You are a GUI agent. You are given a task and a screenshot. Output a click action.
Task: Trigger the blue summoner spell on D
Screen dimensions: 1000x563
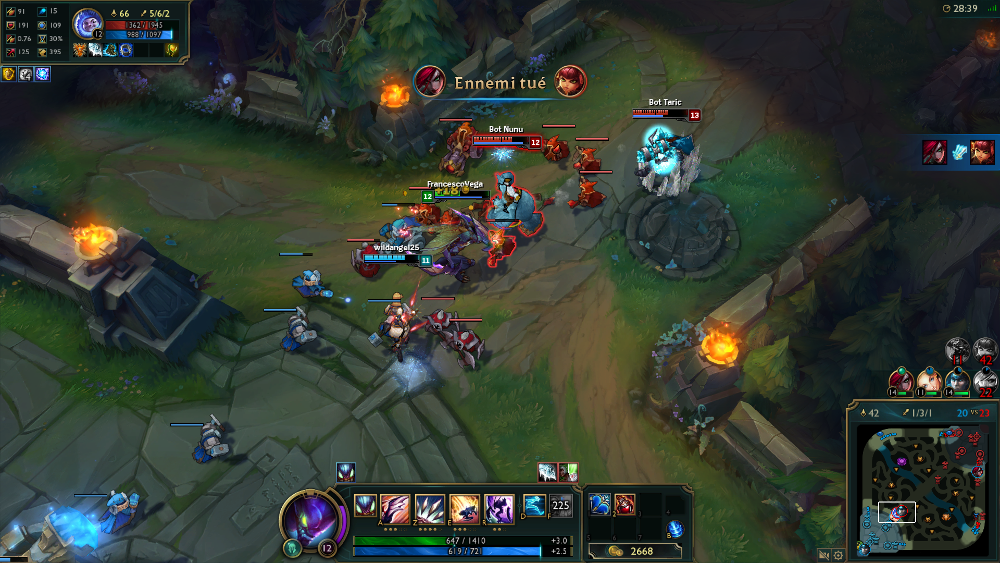(534, 506)
